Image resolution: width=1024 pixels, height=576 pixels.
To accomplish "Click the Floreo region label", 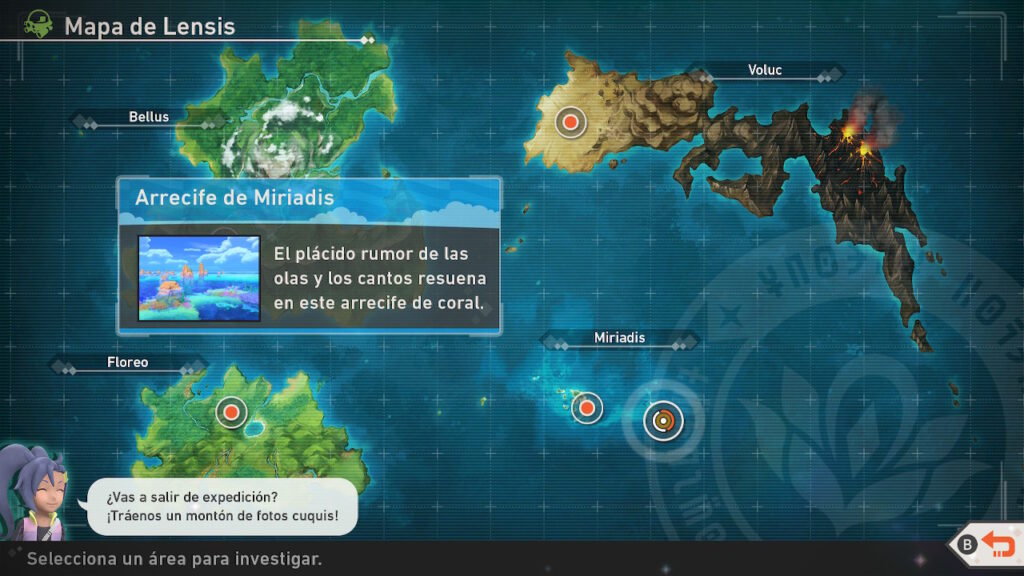I will tap(127, 362).
